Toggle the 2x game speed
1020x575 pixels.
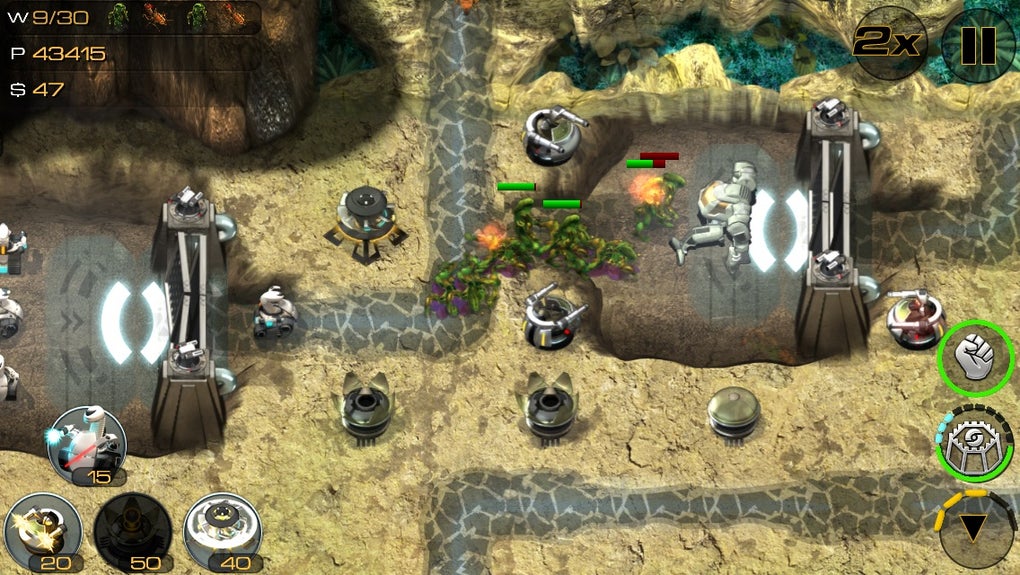tap(889, 43)
